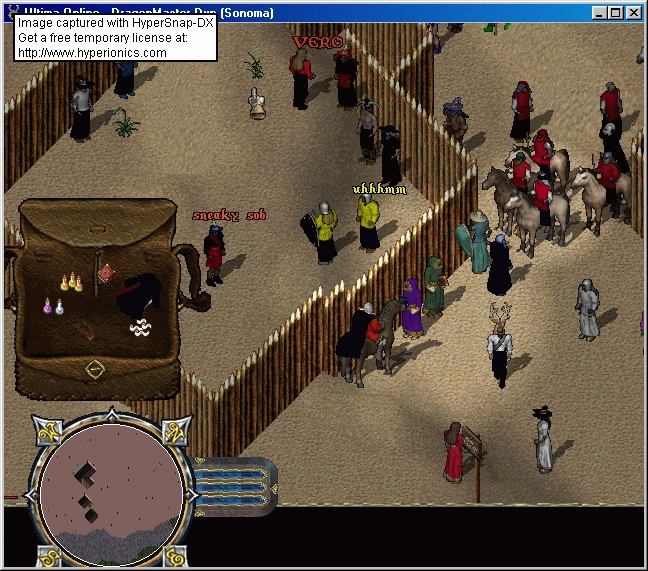Viewport: 648px width, 571px height.
Task: Minimize the Ultima Online window
Action: pyautogui.click(x=600, y=13)
